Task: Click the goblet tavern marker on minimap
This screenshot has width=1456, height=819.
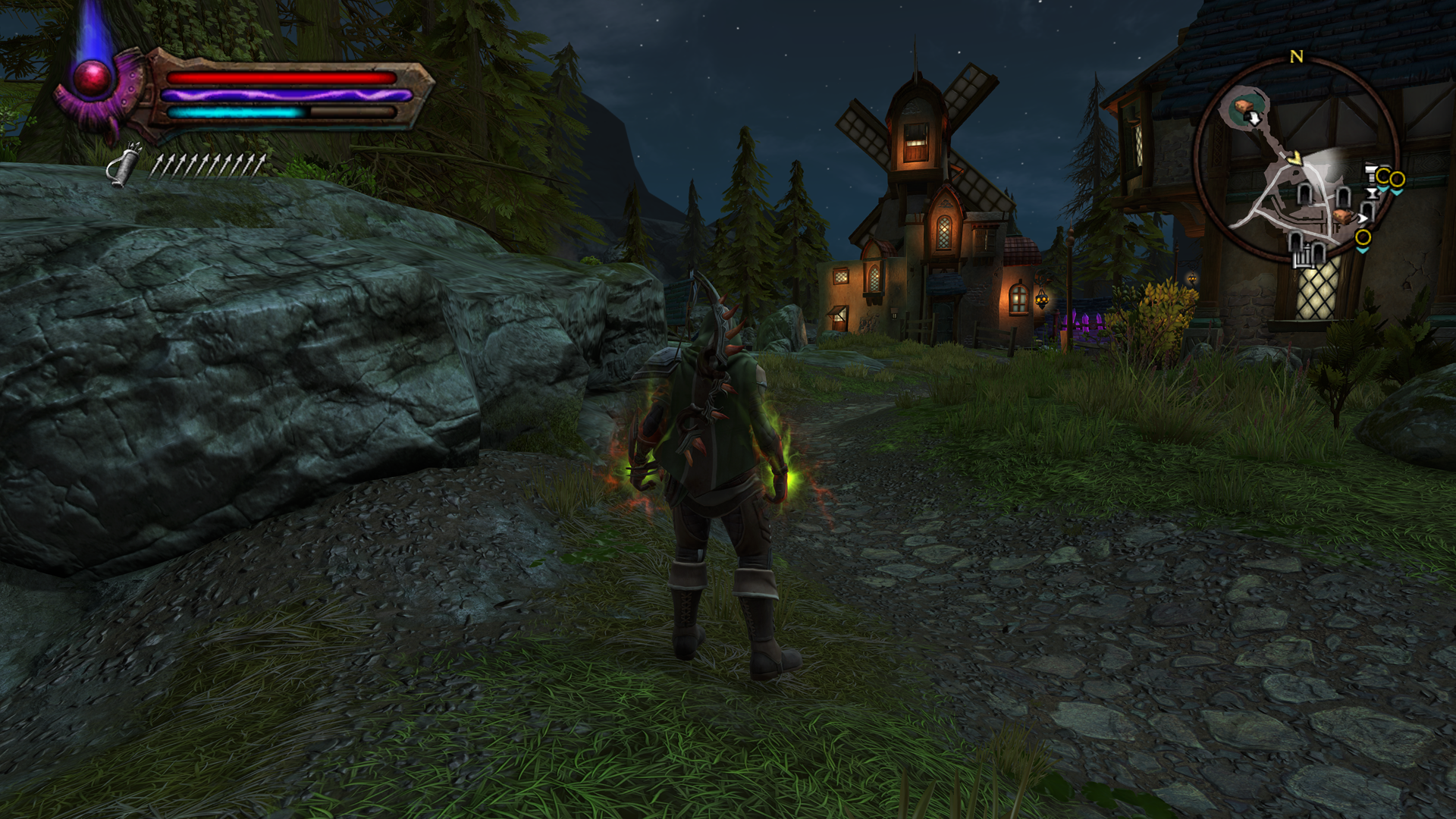Action: pos(1371,193)
